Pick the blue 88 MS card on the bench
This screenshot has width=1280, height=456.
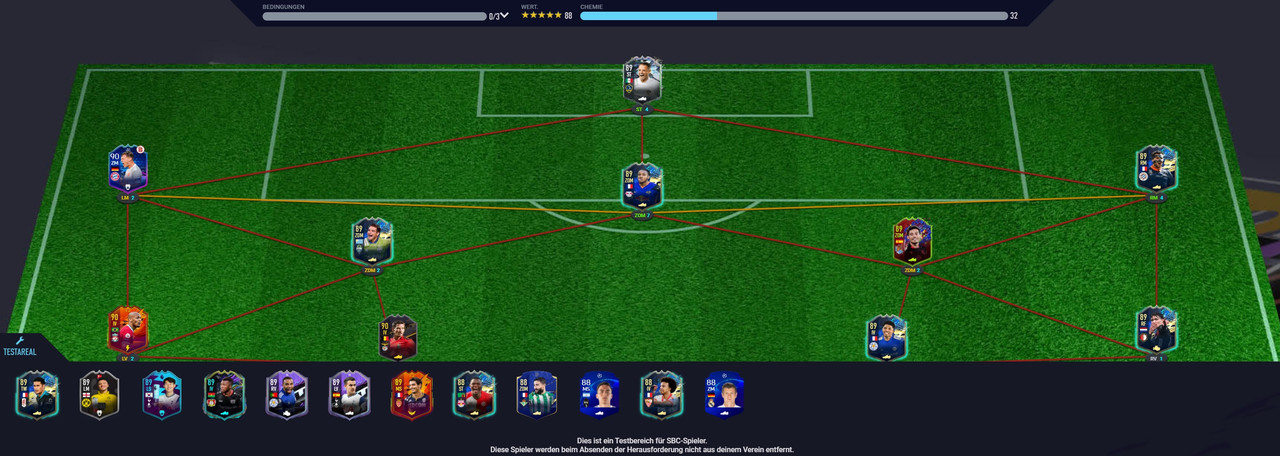point(598,395)
